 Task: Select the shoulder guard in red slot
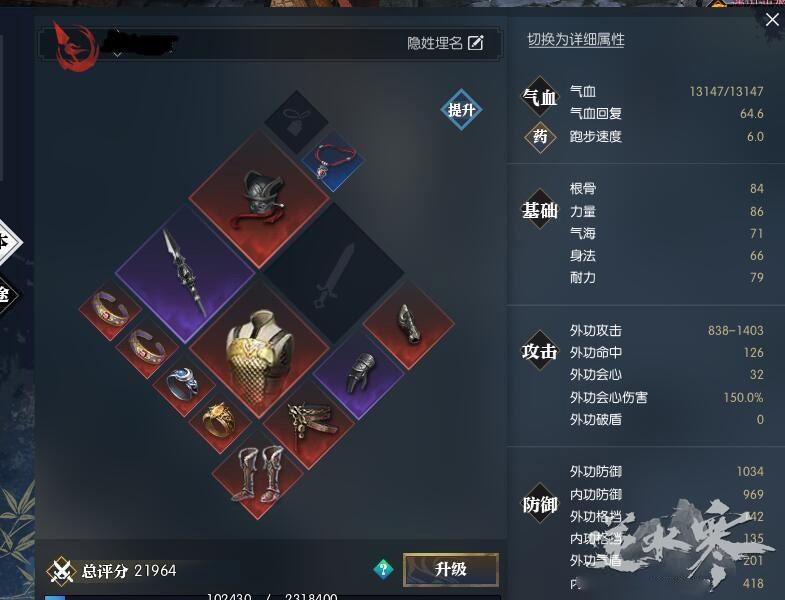408,323
